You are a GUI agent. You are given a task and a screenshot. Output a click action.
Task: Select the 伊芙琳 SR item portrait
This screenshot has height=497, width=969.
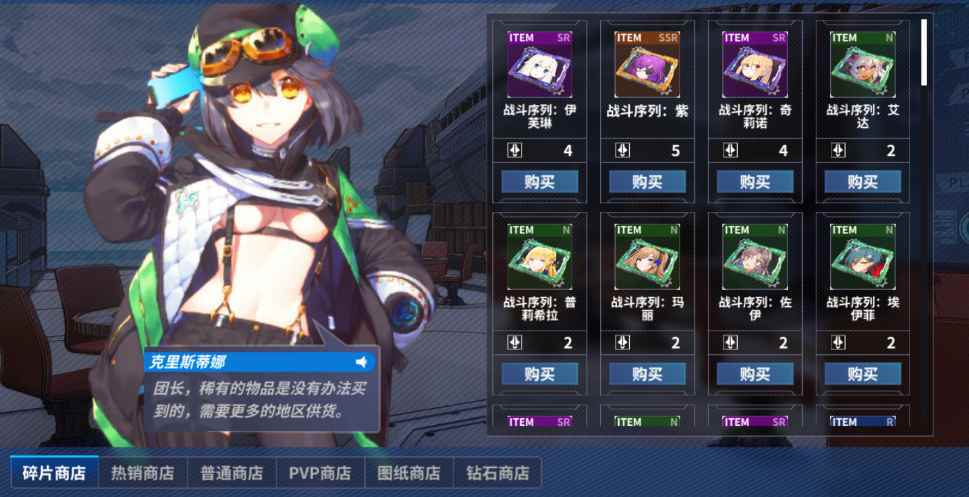(540, 64)
